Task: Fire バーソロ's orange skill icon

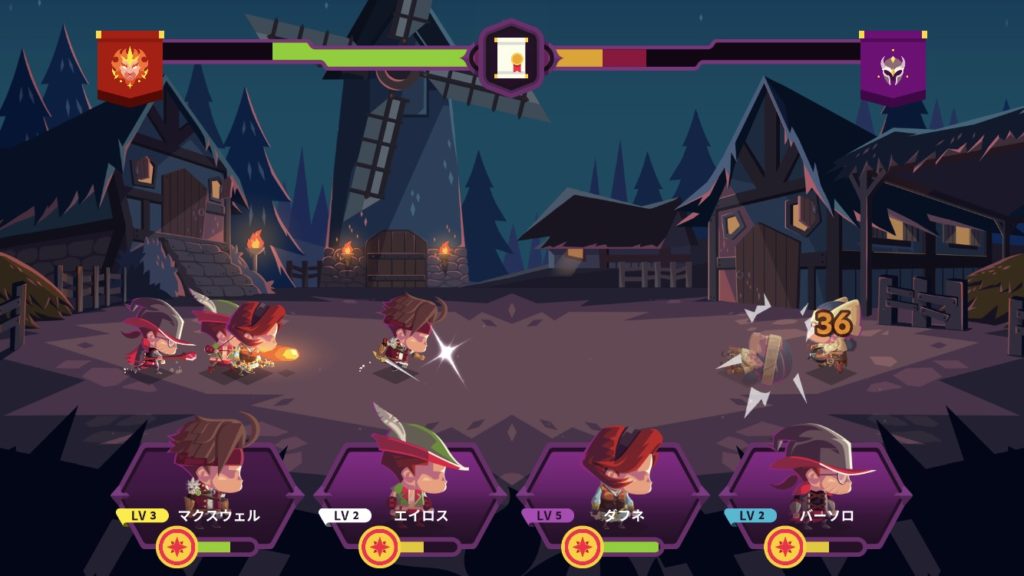Action: pyautogui.click(x=785, y=547)
